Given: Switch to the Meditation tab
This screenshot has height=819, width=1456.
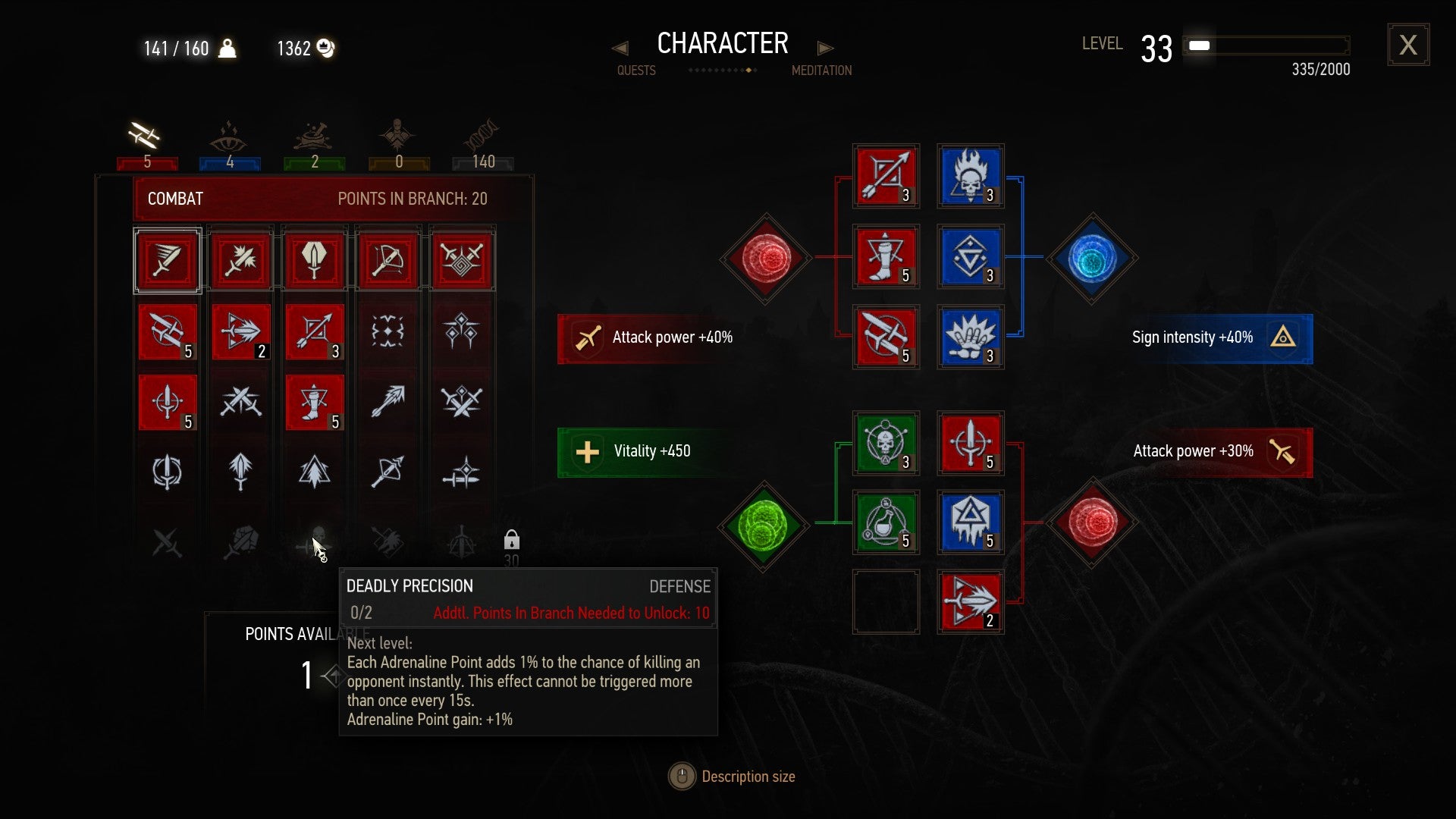Looking at the screenshot, I should (821, 70).
